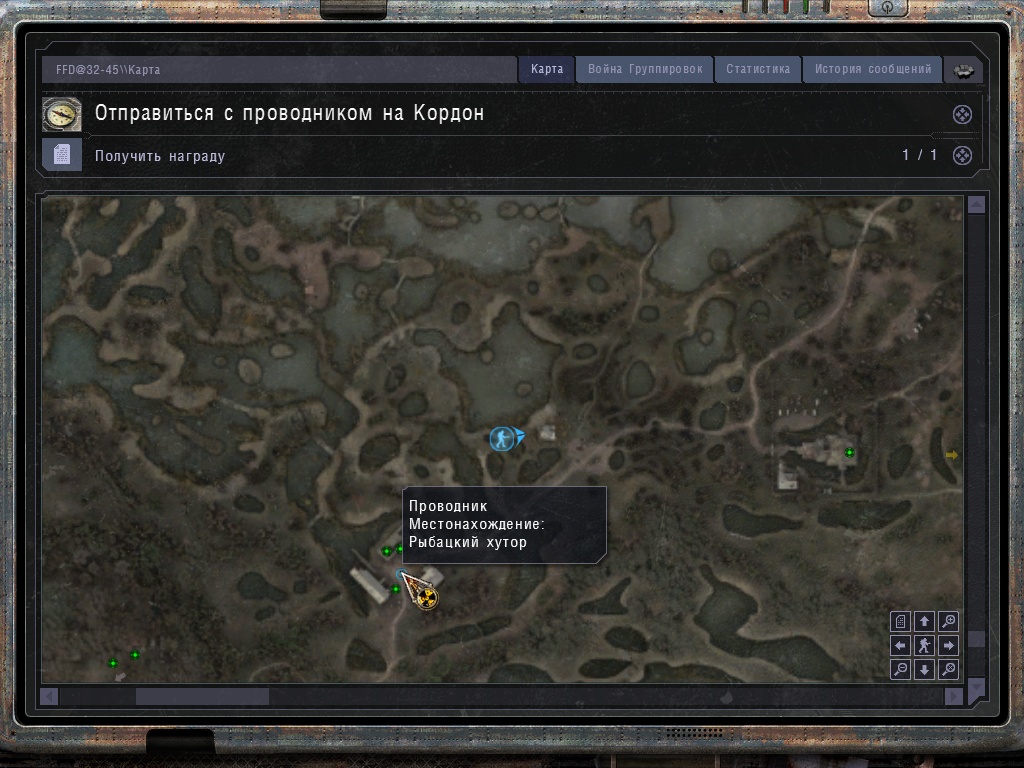Click the PDA power button

pos(887,7)
